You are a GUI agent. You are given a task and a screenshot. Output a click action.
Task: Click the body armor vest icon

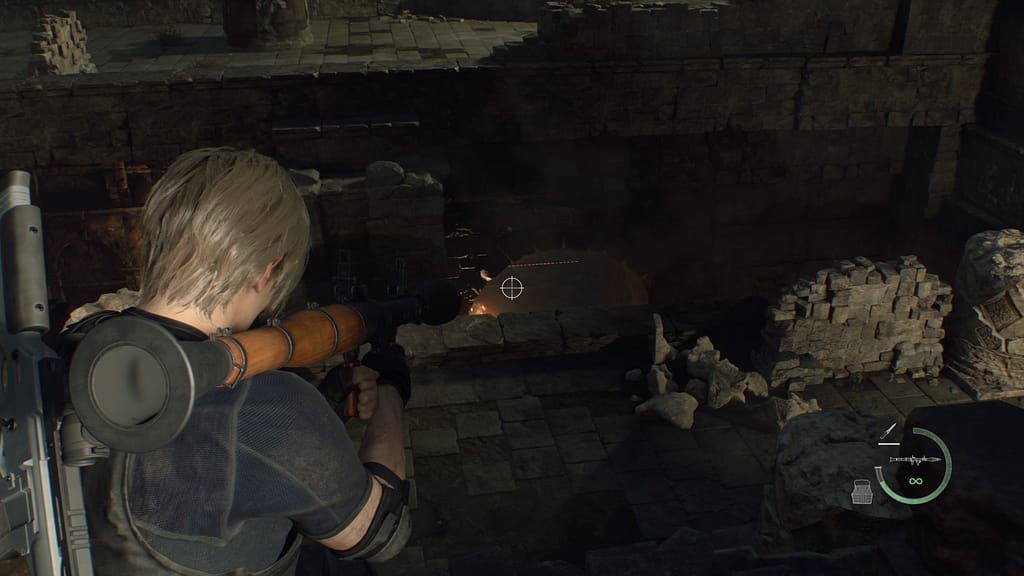pyautogui.click(x=862, y=491)
